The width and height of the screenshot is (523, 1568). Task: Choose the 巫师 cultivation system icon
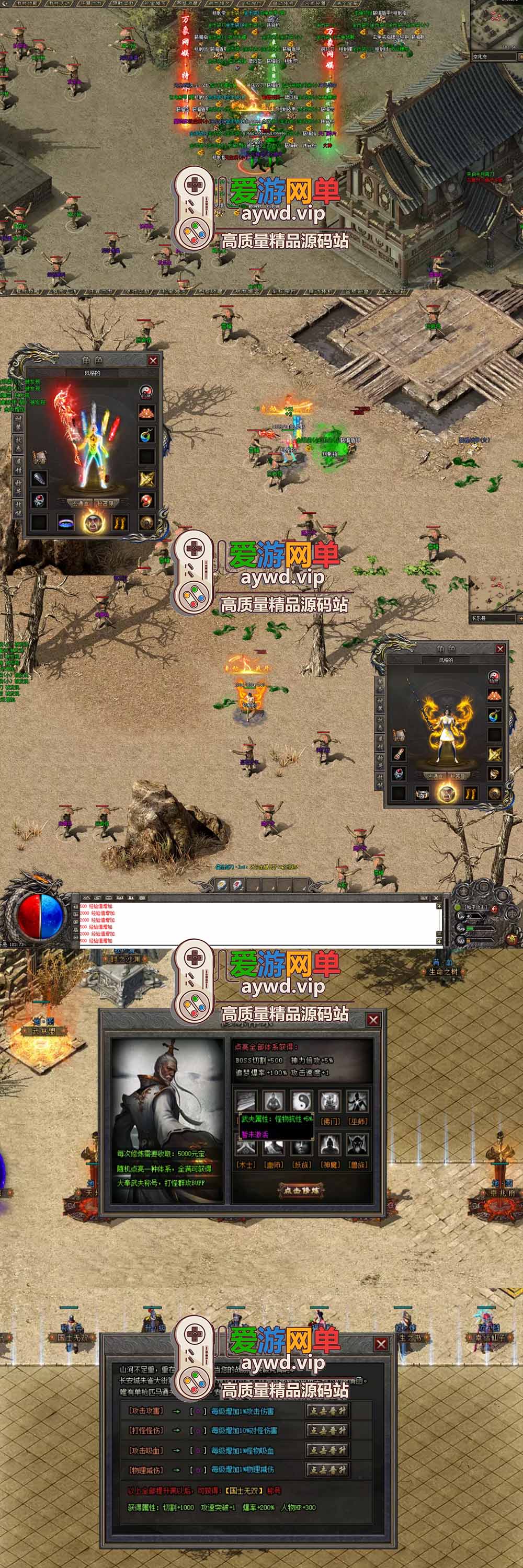coord(357,1101)
